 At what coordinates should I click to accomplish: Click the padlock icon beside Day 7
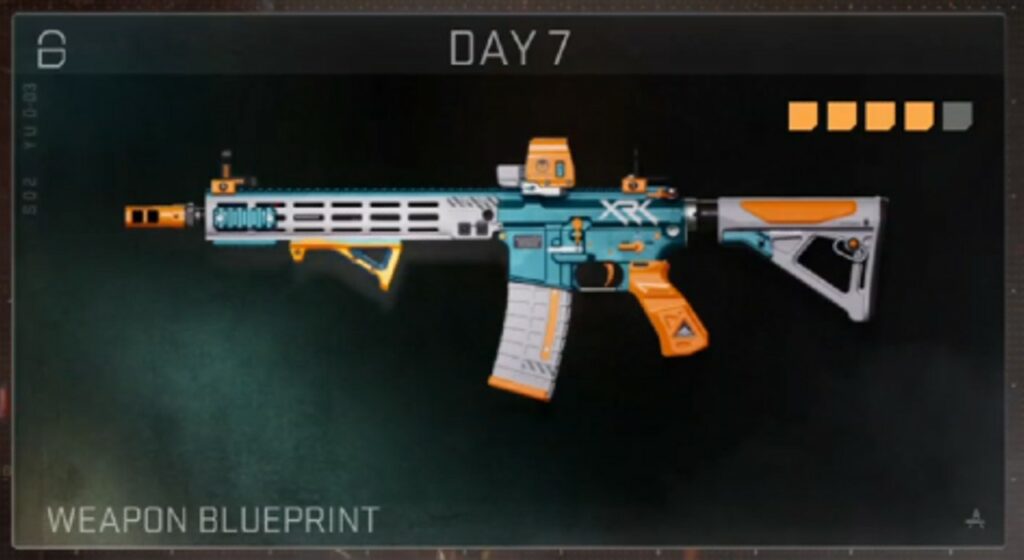51,48
